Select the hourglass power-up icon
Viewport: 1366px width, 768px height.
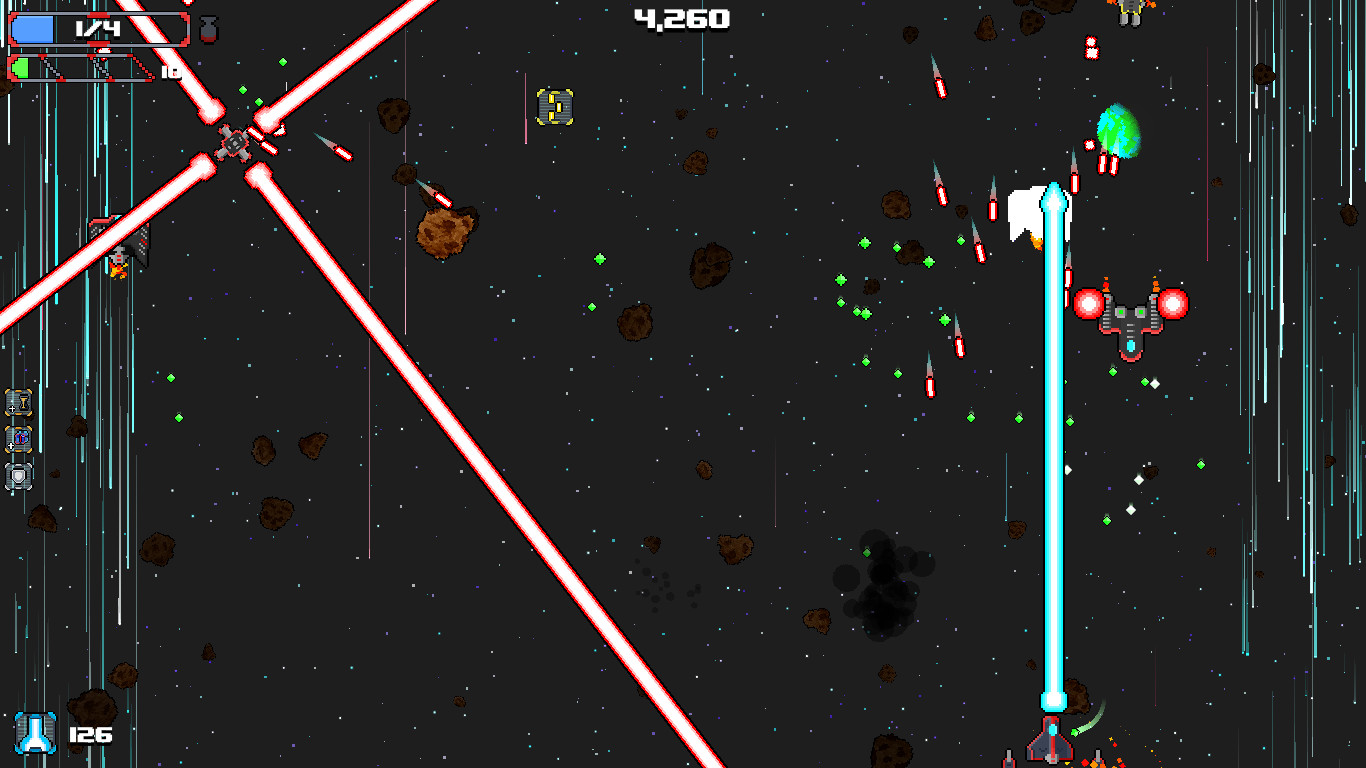[18, 403]
